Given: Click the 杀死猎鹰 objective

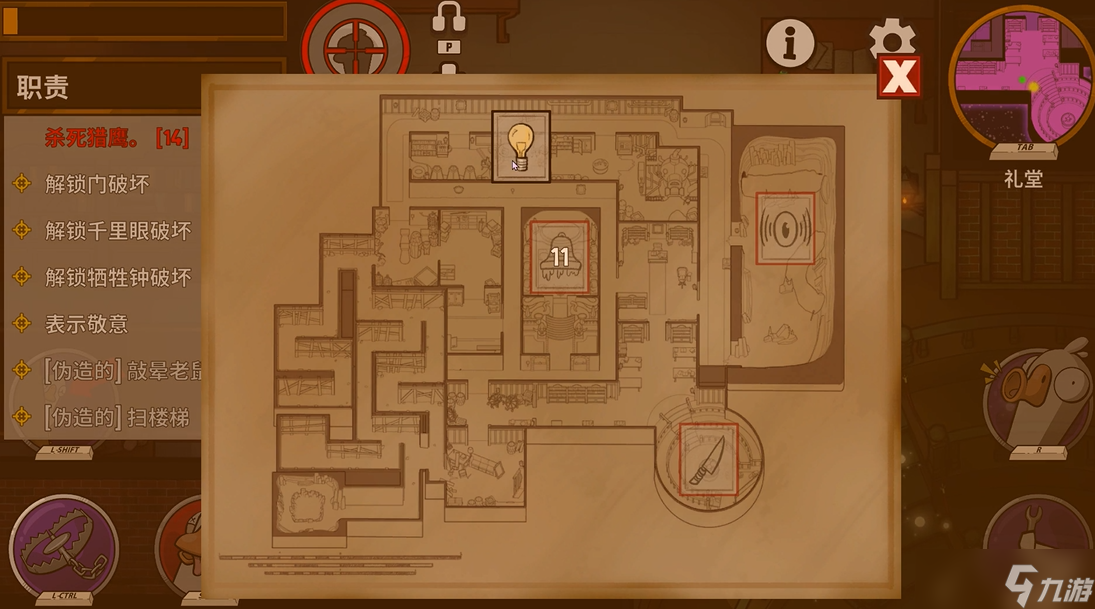Looking at the screenshot, I should (x=116, y=138).
